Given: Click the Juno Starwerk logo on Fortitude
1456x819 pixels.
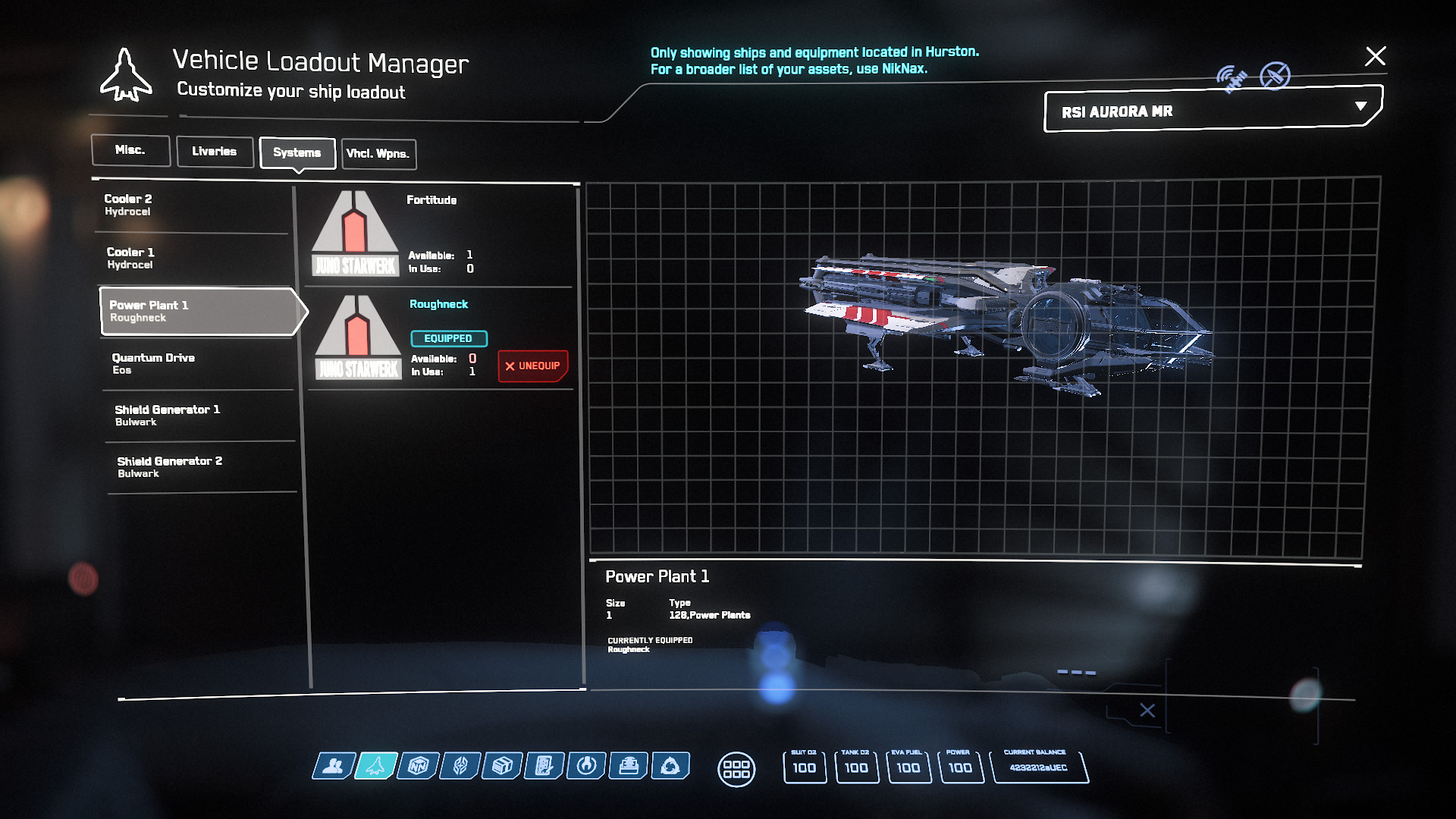Looking at the screenshot, I should coord(356,235).
